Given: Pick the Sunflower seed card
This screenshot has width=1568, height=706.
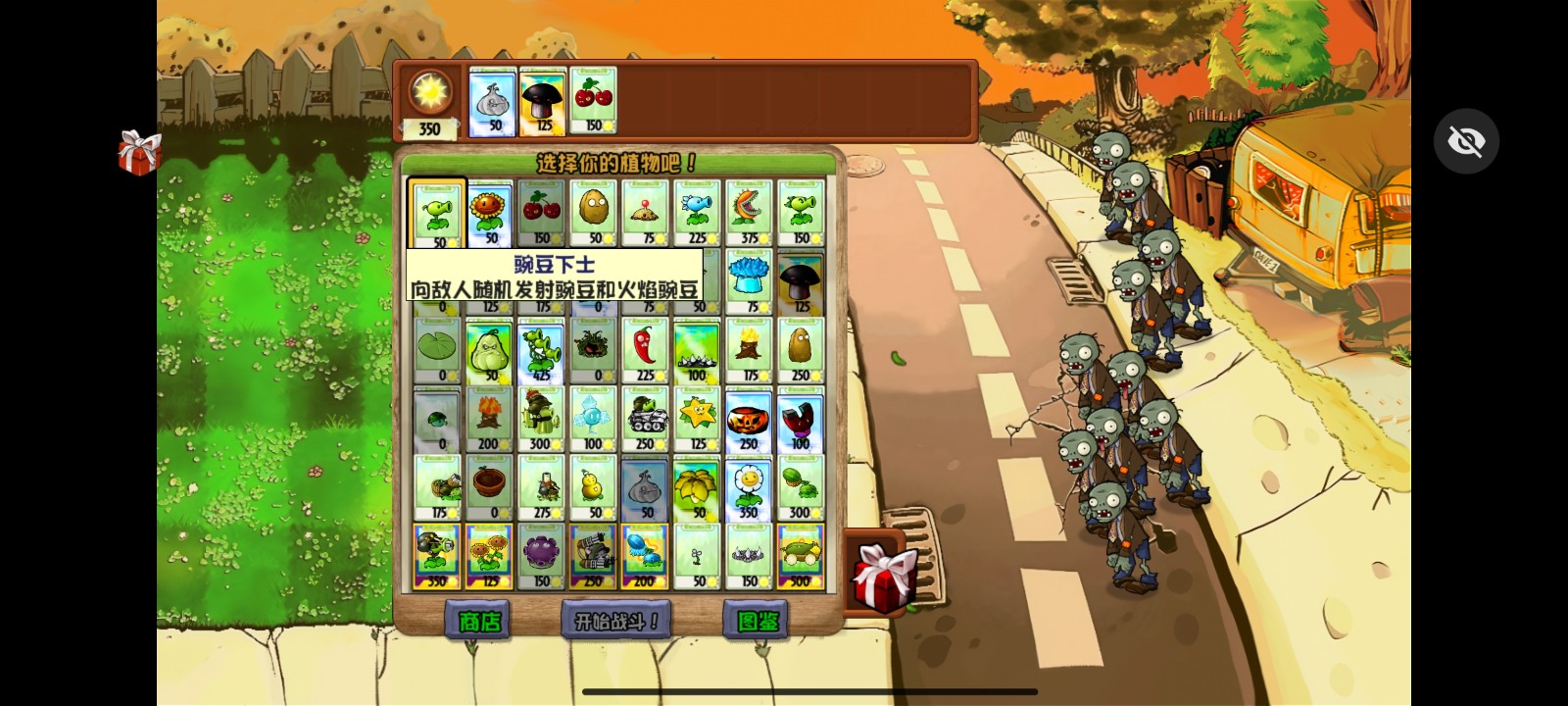Looking at the screenshot, I should coord(488,211).
